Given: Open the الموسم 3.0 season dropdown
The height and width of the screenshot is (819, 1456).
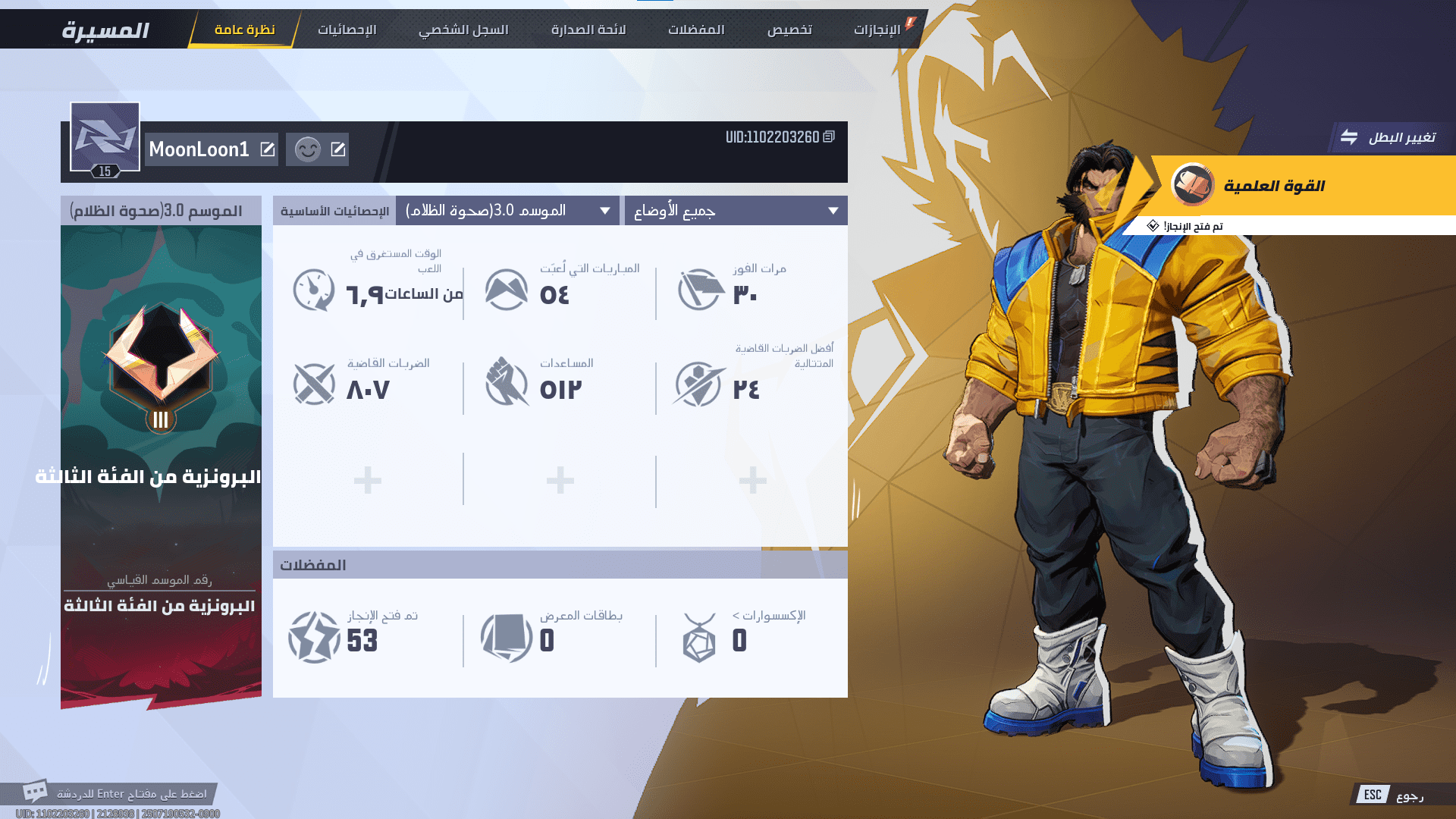Looking at the screenshot, I should (507, 211).
